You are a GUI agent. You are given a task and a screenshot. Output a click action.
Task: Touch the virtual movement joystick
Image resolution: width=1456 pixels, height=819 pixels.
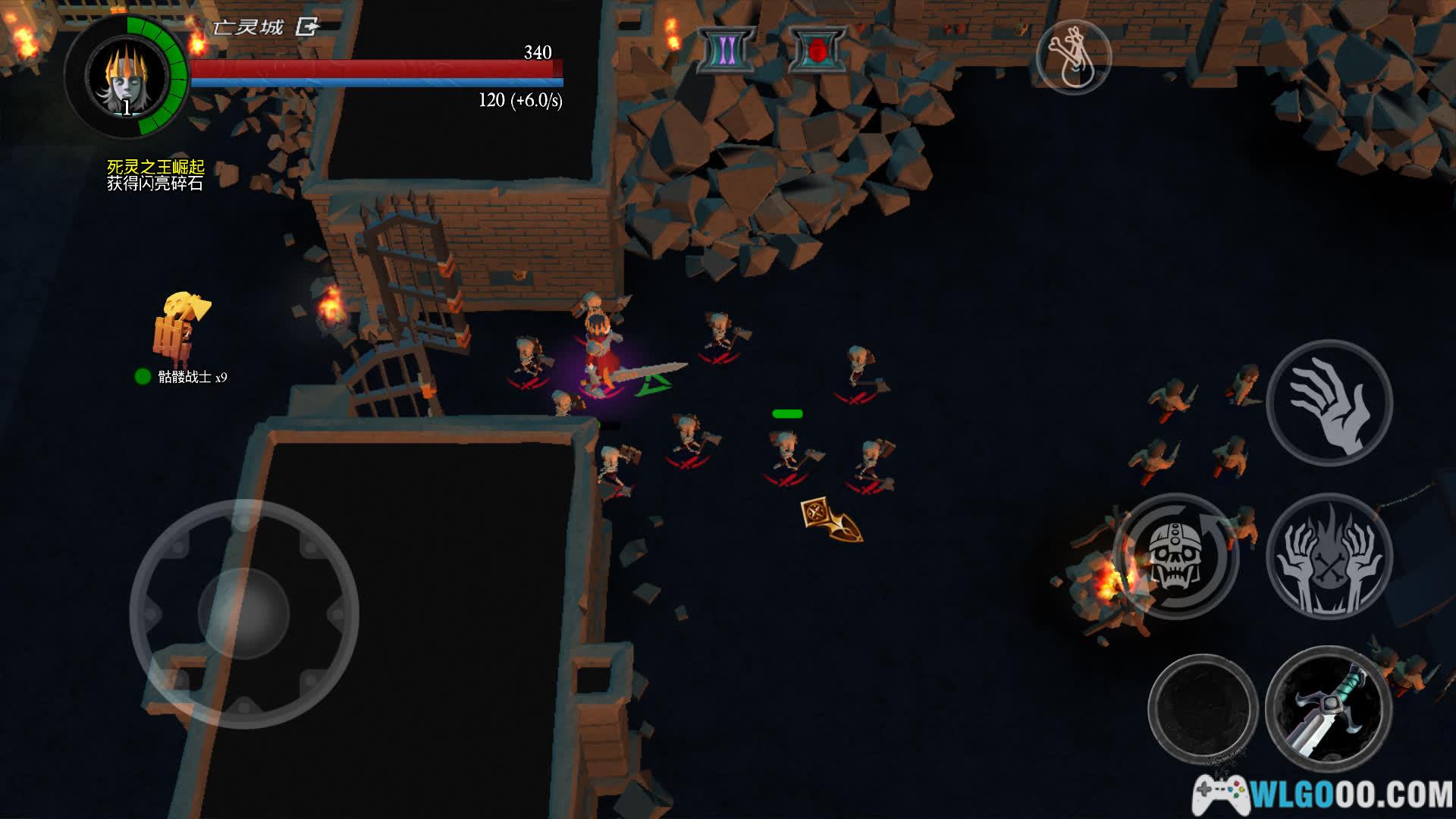coord(243,613)
